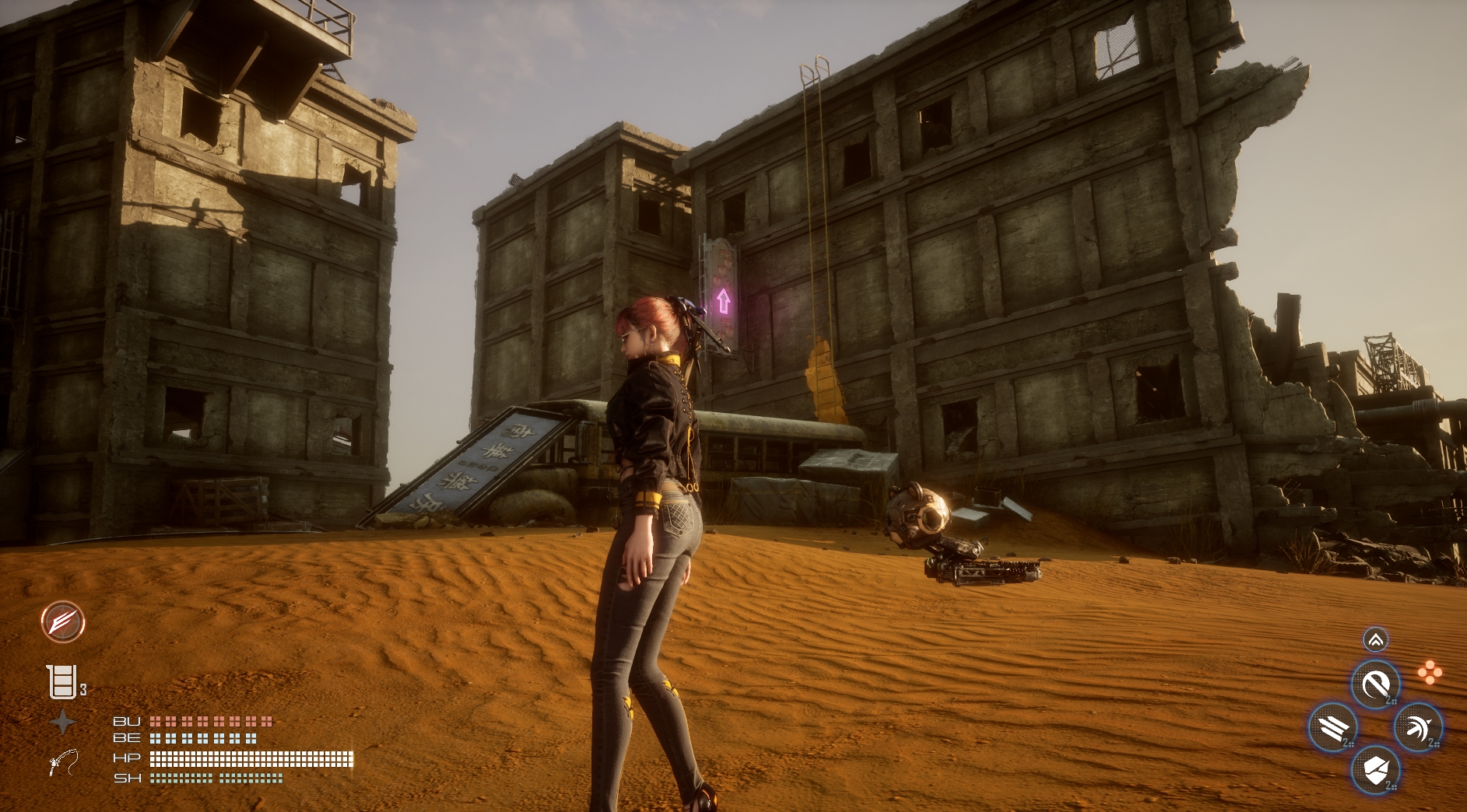Activate the crescent slash skill icon

(1375, 685)
